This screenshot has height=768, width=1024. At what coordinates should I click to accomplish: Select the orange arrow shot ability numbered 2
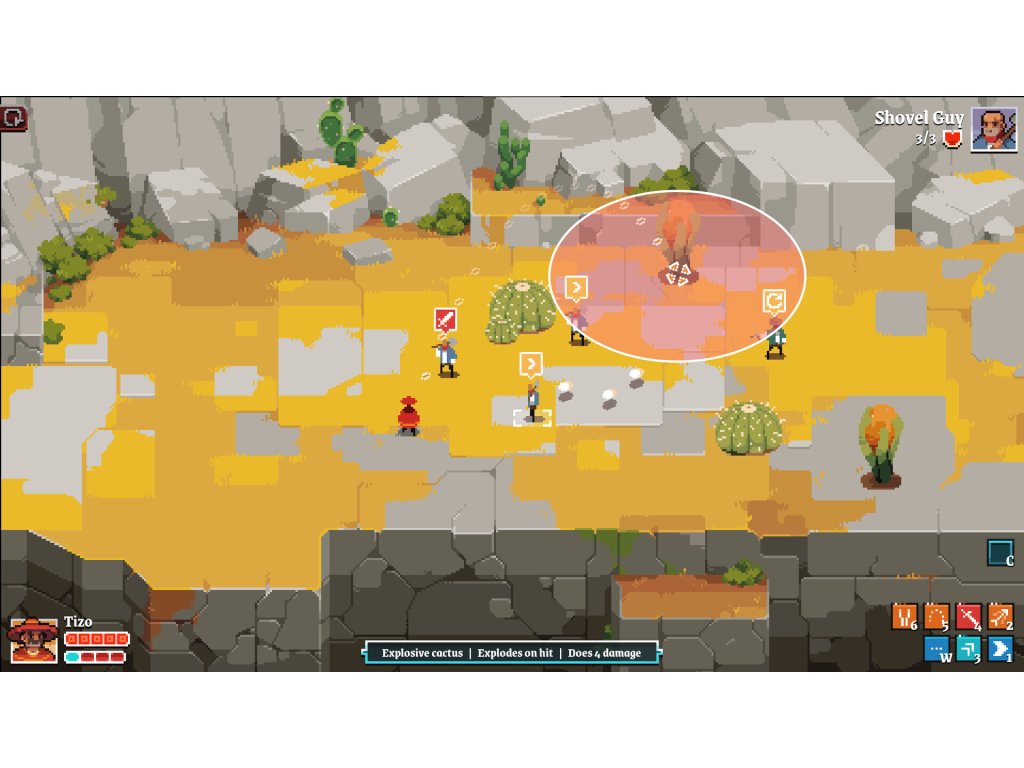1001,617
